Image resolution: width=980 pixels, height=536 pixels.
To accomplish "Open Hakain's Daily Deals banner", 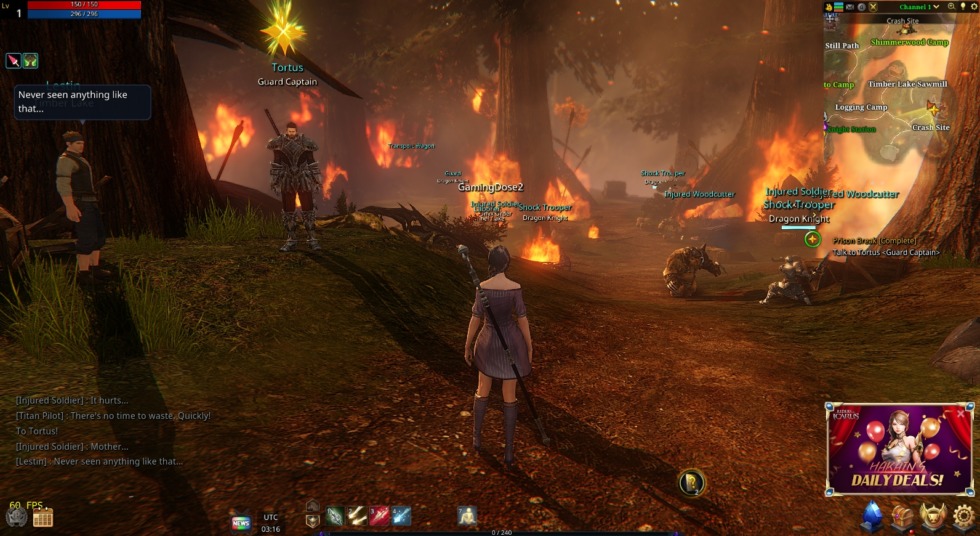I will click(898, 449).
